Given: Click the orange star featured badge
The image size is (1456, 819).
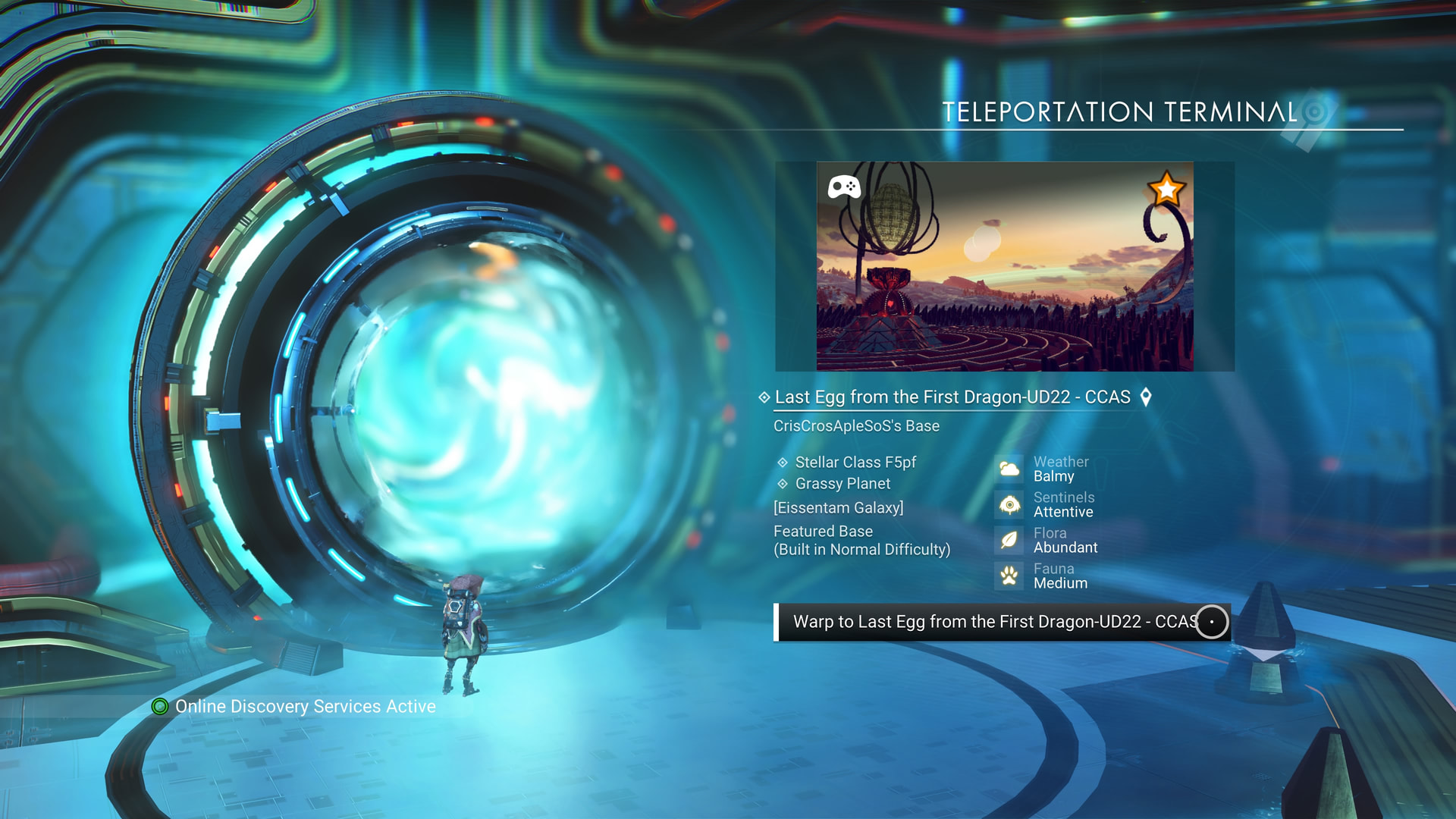Looking at the screenshot, I should (1166, 189).
